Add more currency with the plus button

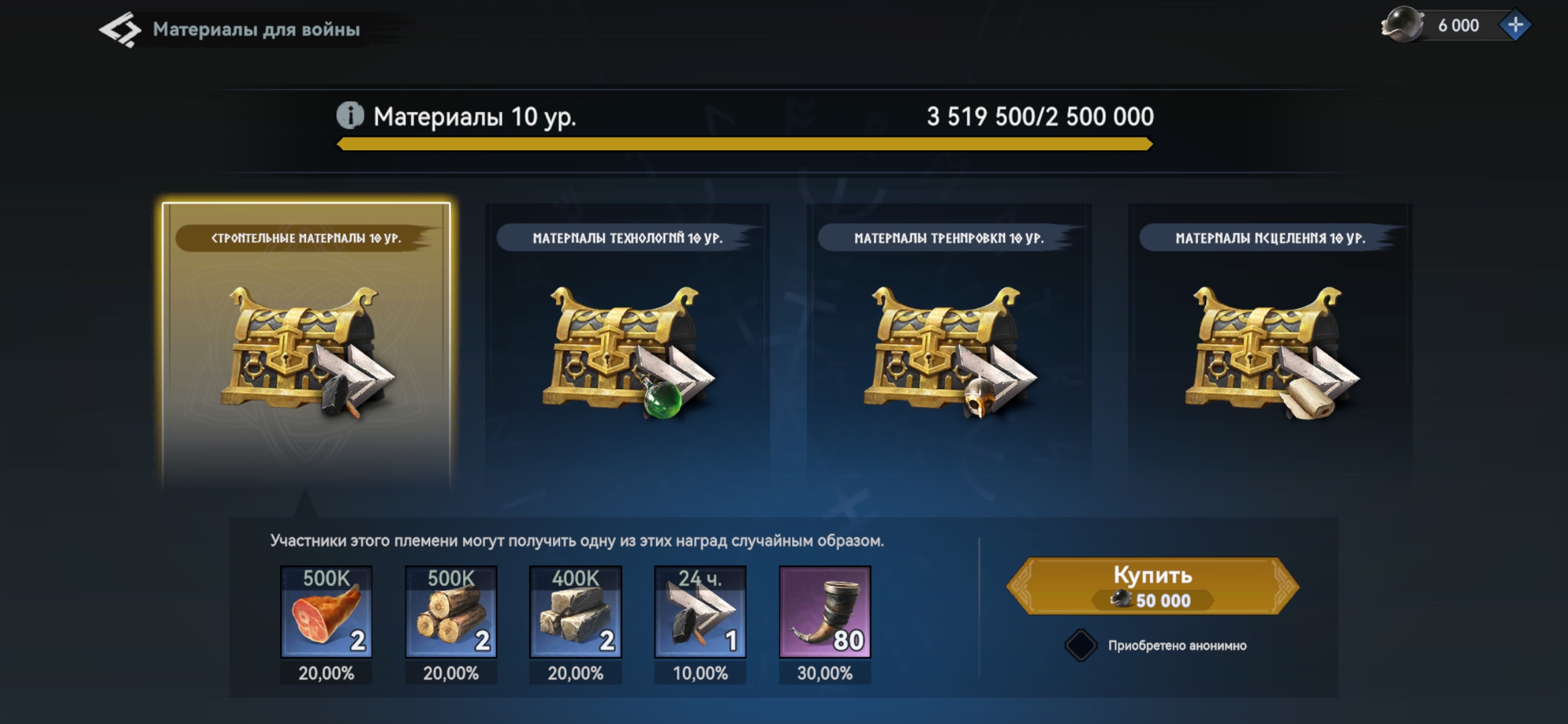click(1514, 25)
